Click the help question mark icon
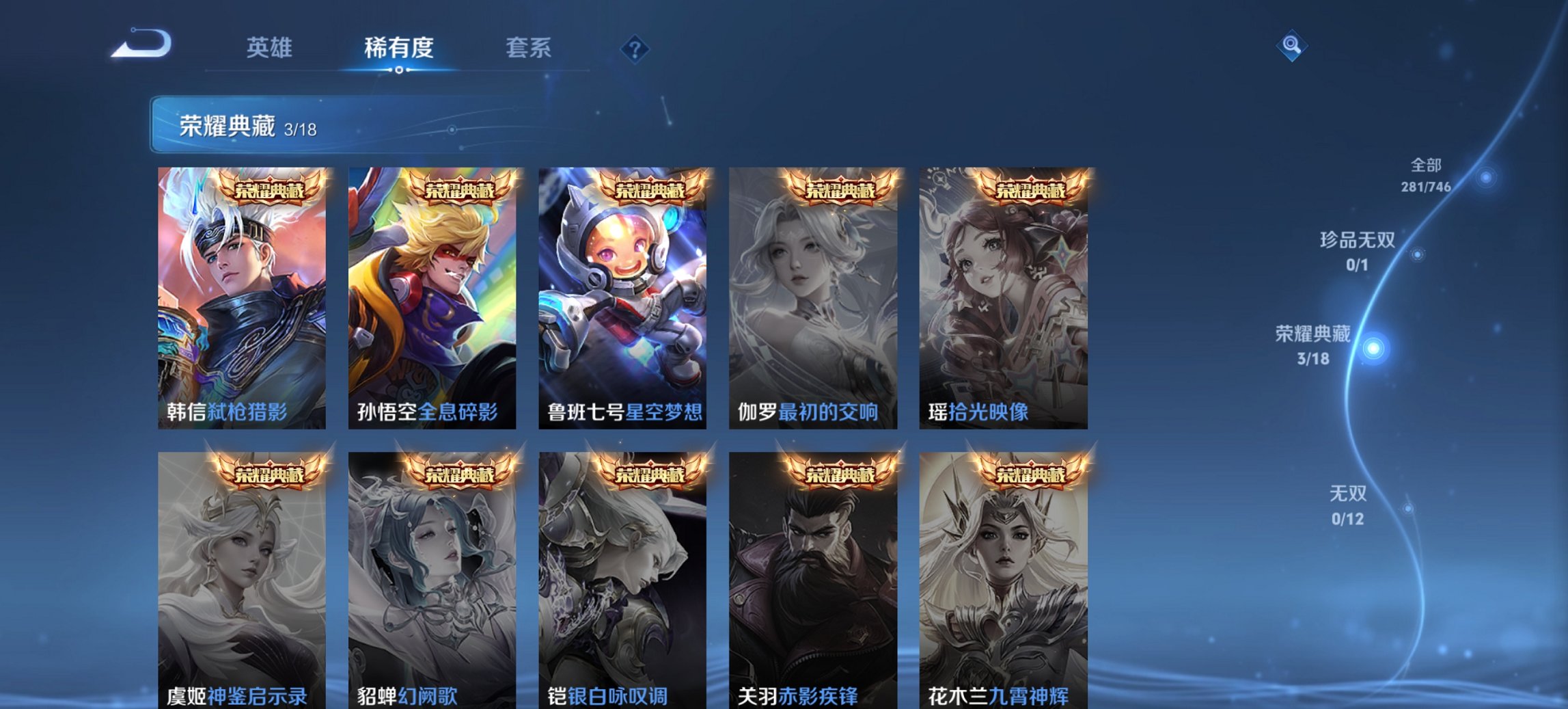 click(x=635, y=48)
